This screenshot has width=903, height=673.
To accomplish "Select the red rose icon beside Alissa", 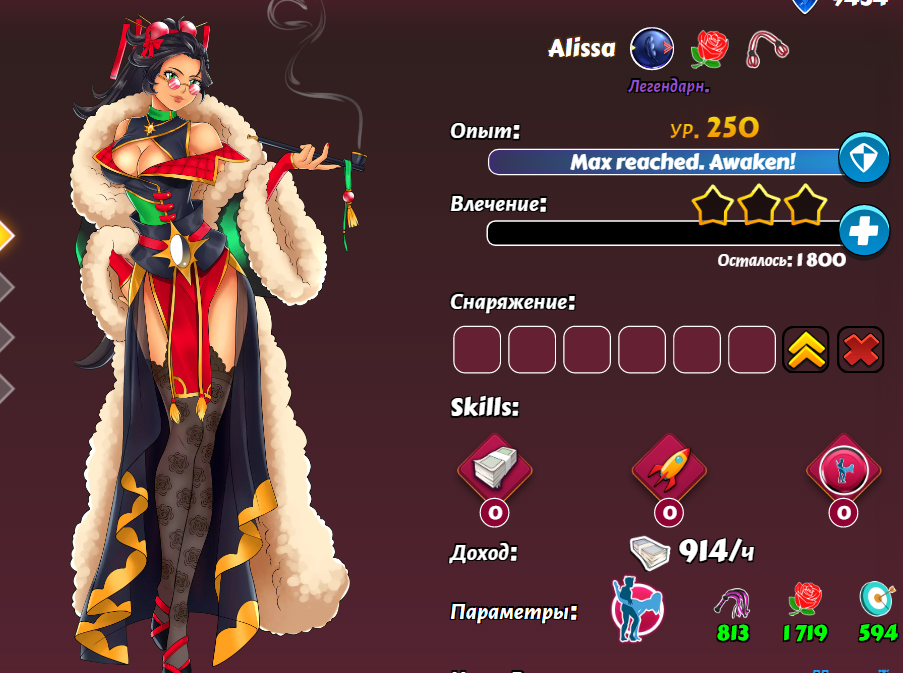I will (x=711, y=48).
